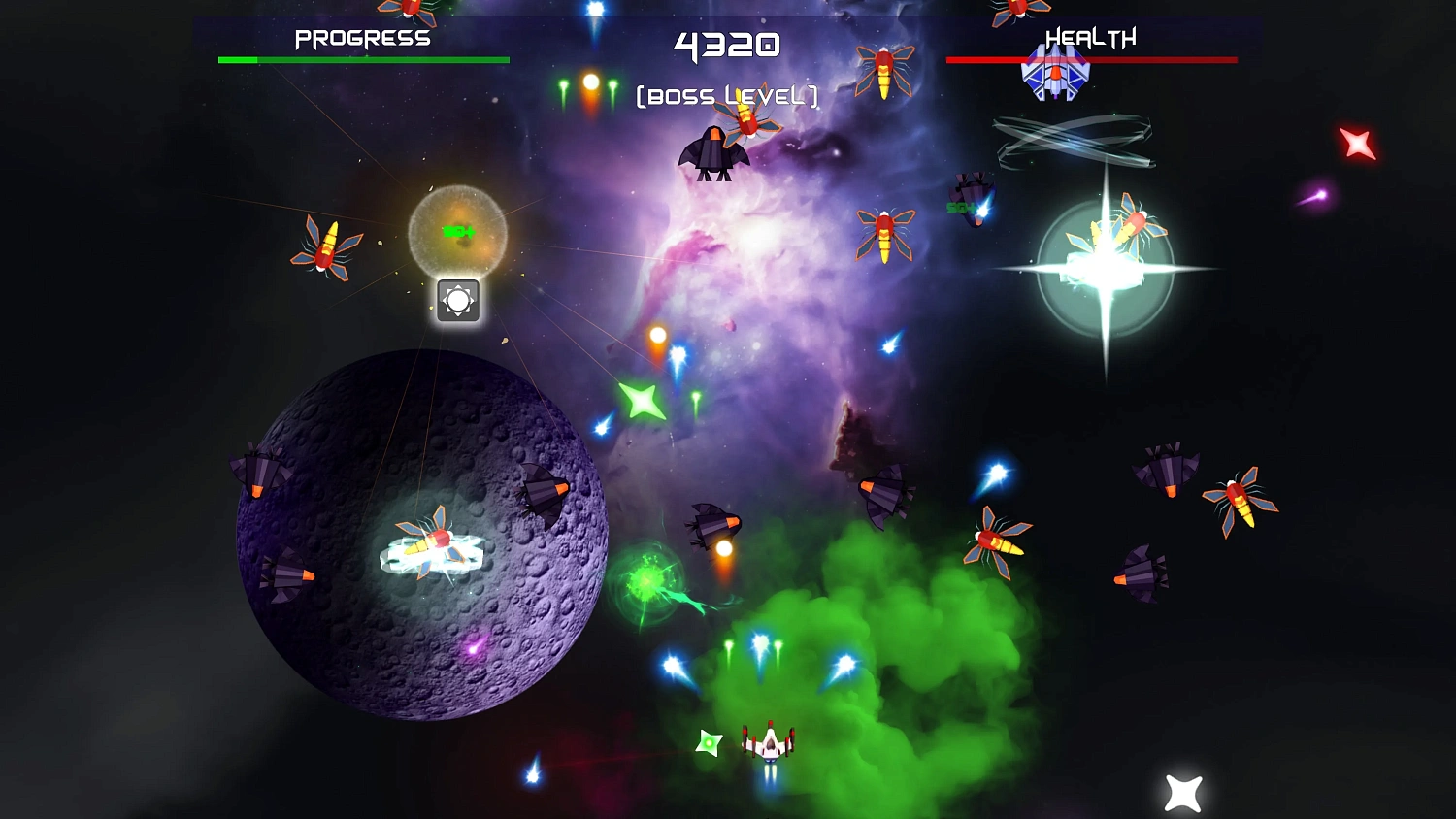Click the green energy orb near the moon
Screen dimensions: 1456x819
pos(648,582)
